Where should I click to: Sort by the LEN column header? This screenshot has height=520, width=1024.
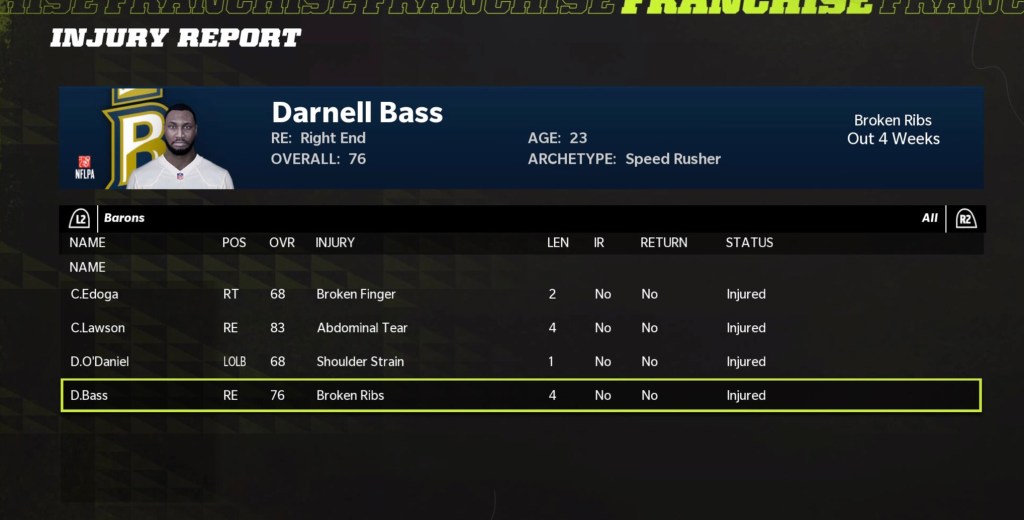[557, 242]
